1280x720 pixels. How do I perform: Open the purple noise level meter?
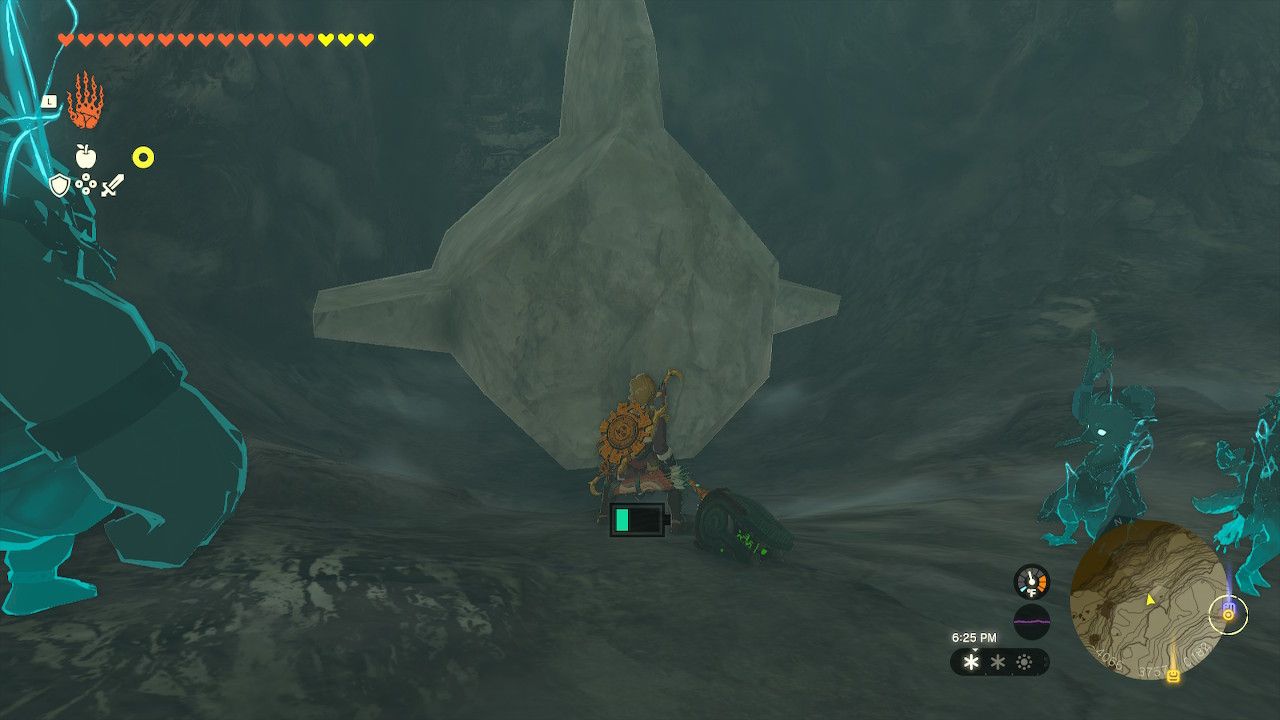(1031, 620)
